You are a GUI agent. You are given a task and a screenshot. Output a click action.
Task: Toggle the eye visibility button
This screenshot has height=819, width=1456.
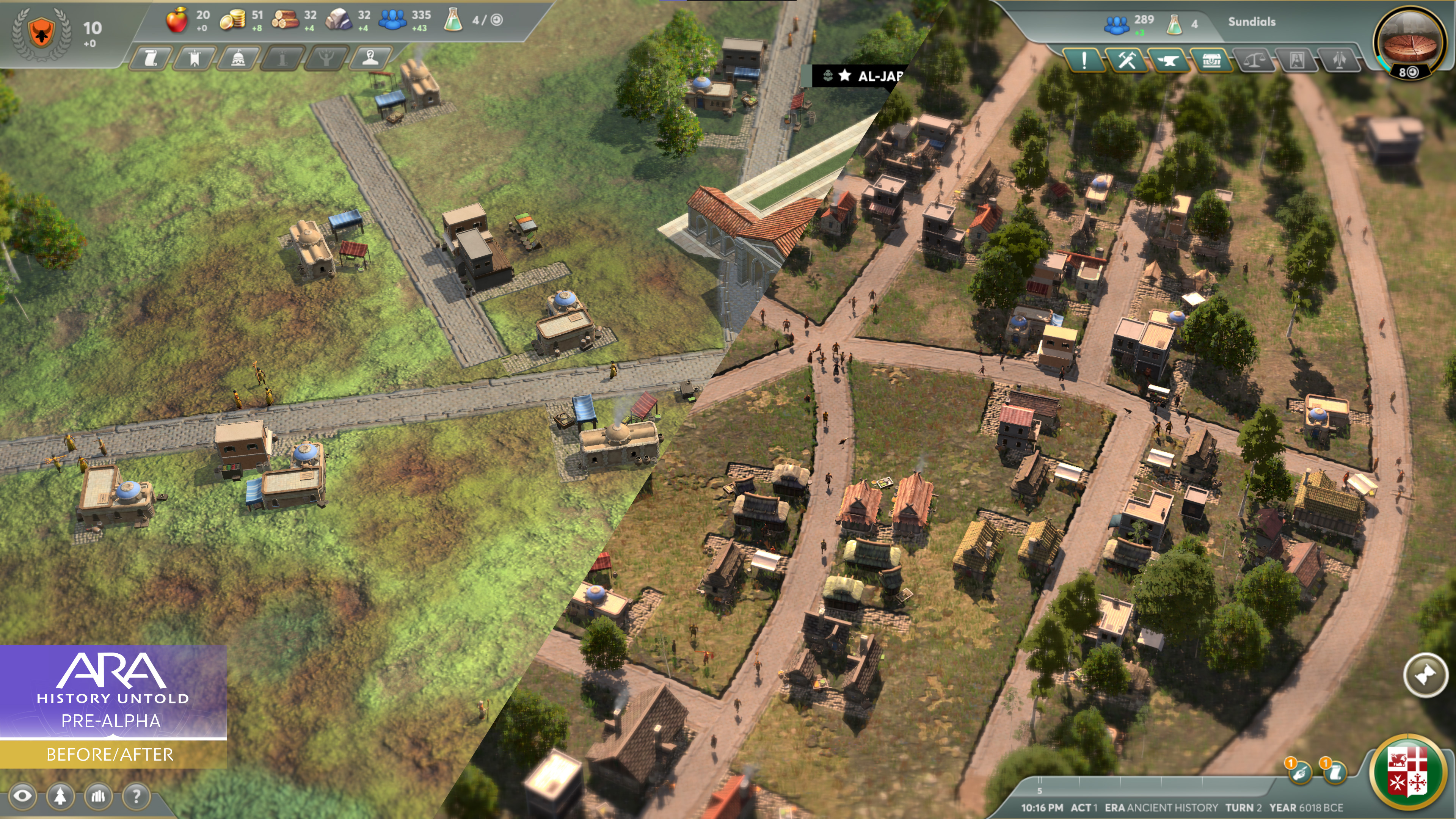(23, 796)
